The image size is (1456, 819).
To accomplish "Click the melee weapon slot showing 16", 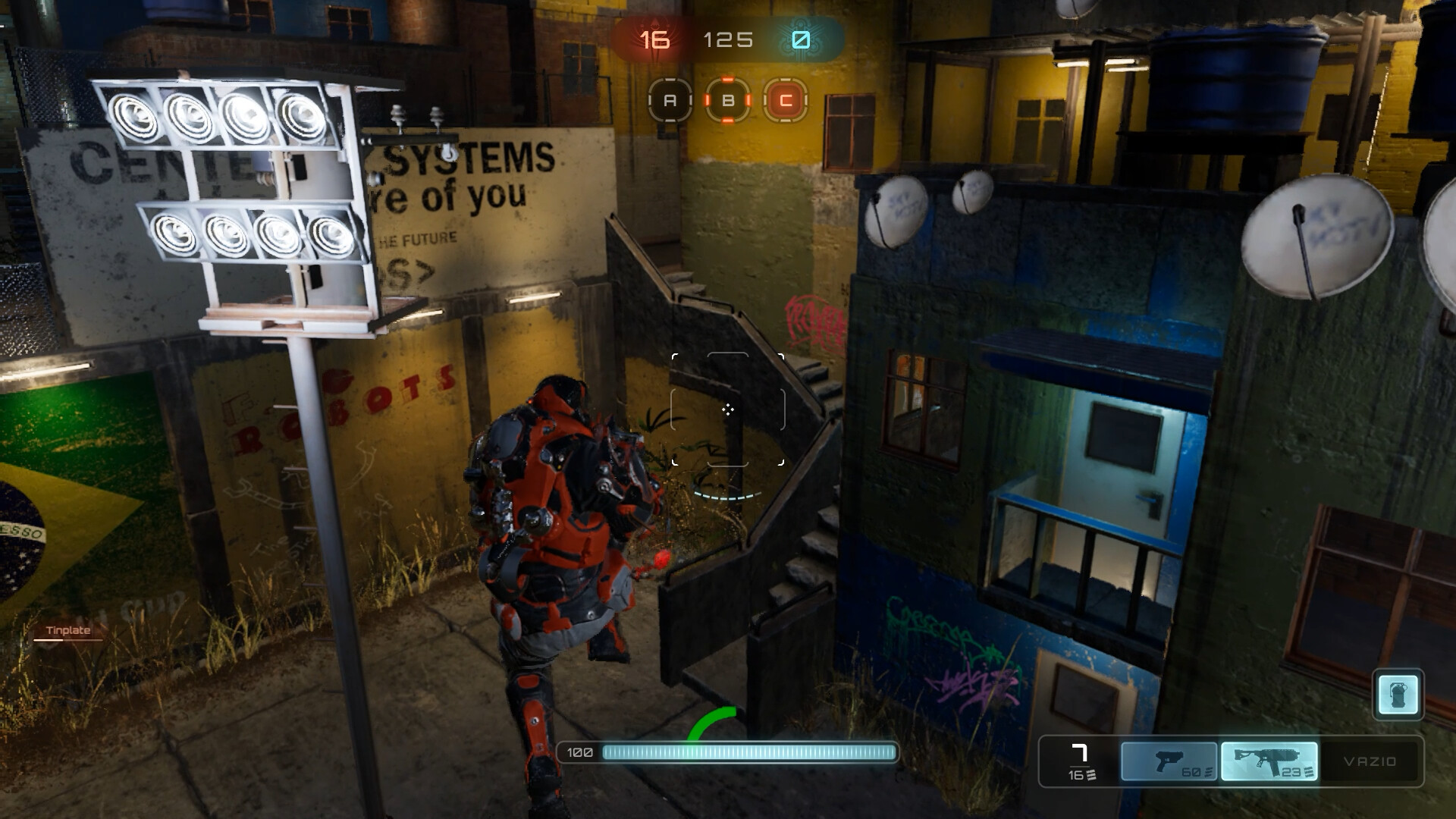I will point(1080,762).
